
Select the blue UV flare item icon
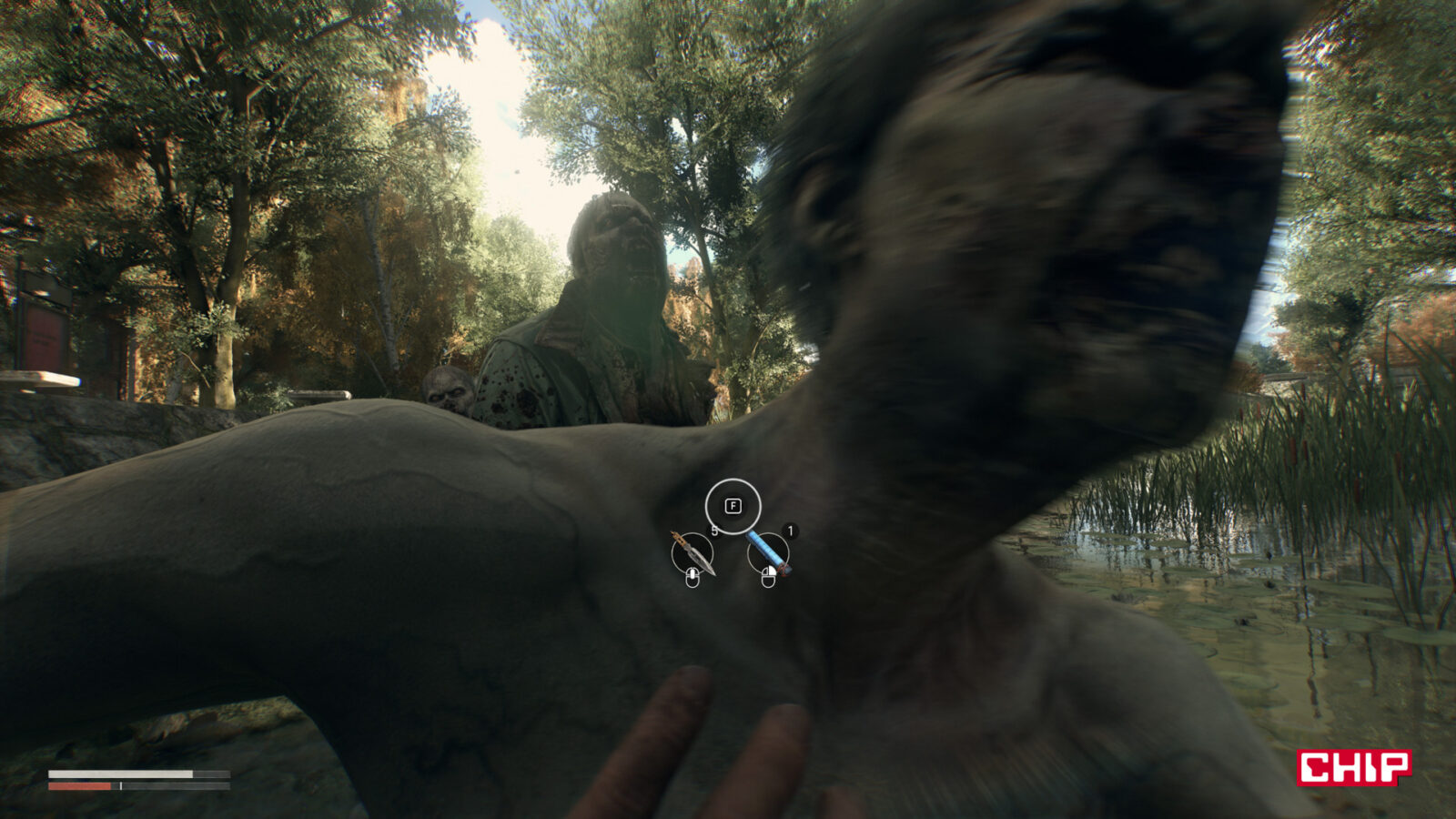[769, 553]
